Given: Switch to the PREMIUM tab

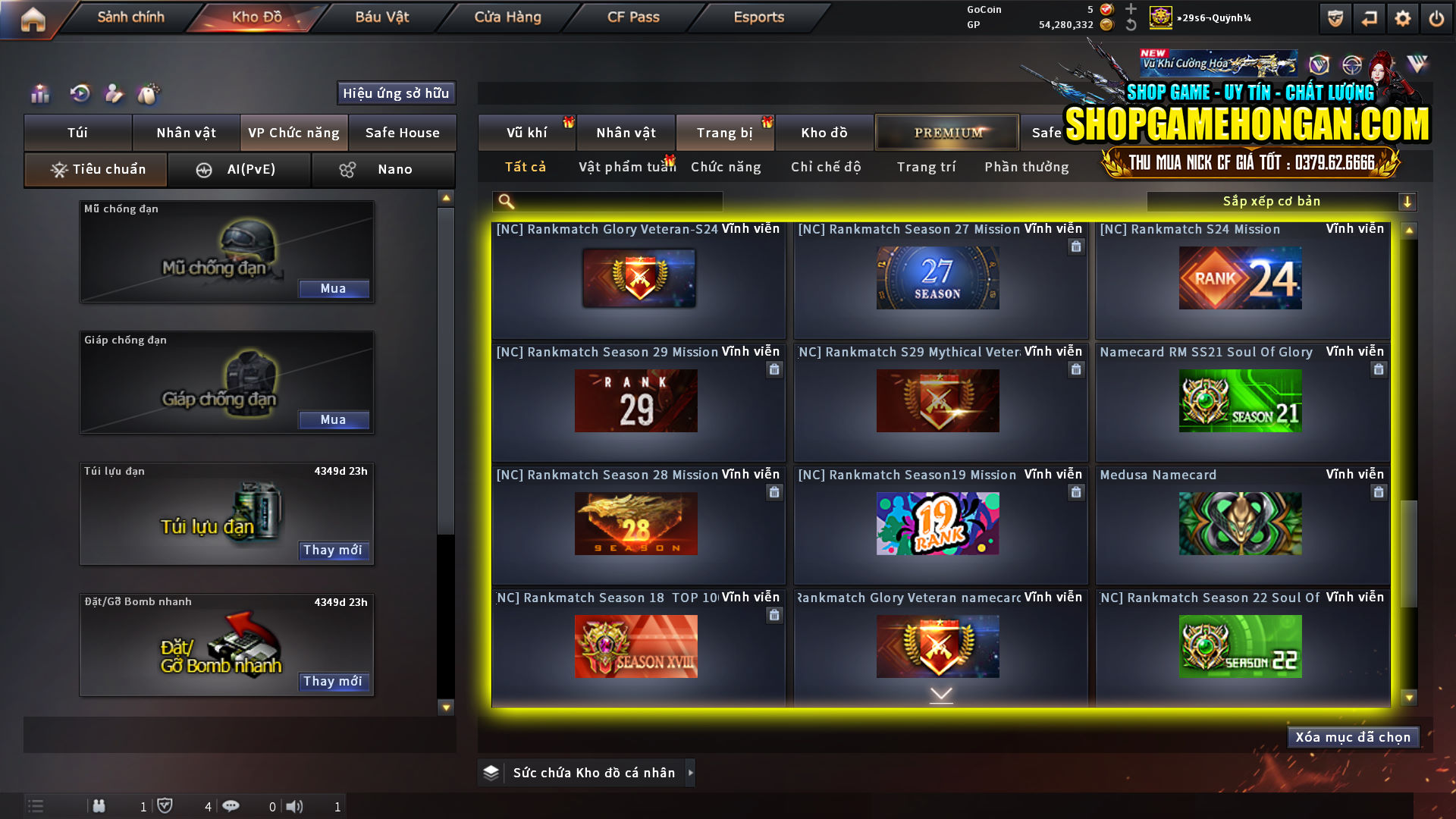Looking at the screenshot, I should point(947,132).
